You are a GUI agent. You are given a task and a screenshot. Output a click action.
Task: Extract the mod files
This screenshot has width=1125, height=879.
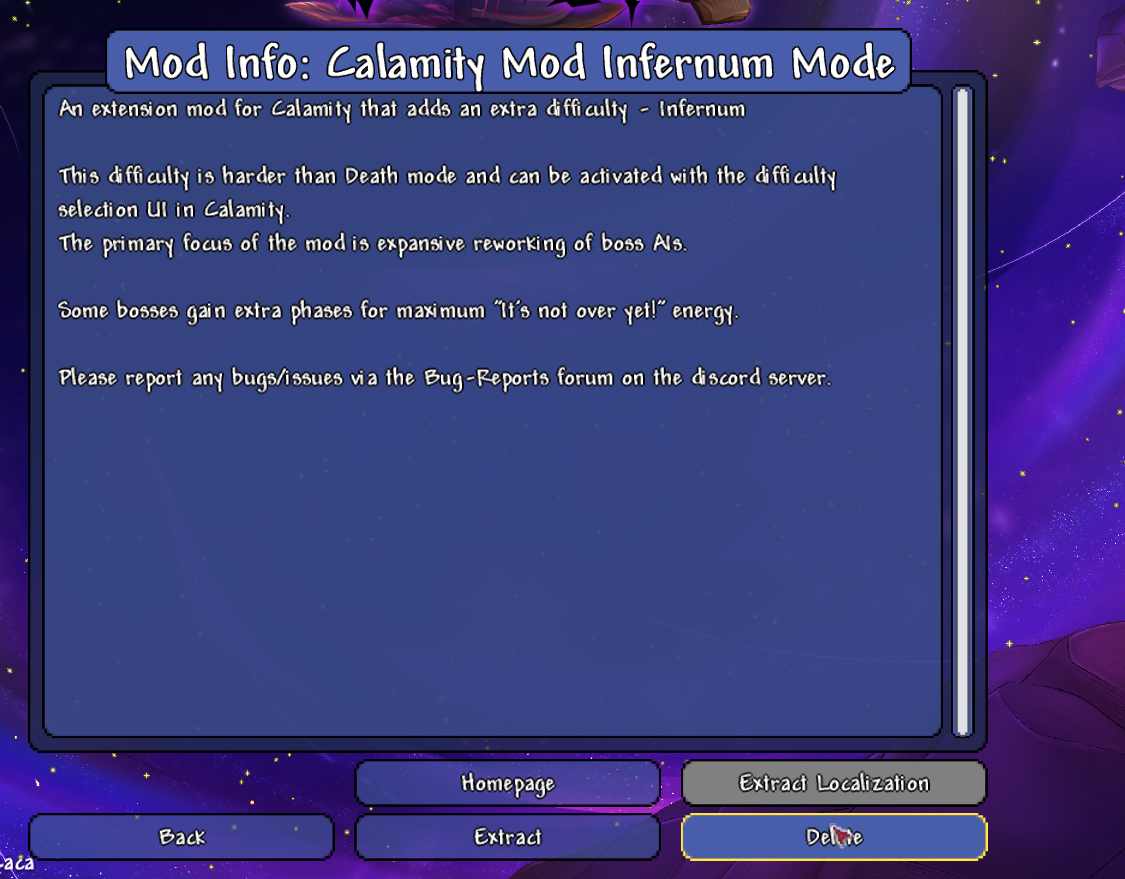pos(507,837)
